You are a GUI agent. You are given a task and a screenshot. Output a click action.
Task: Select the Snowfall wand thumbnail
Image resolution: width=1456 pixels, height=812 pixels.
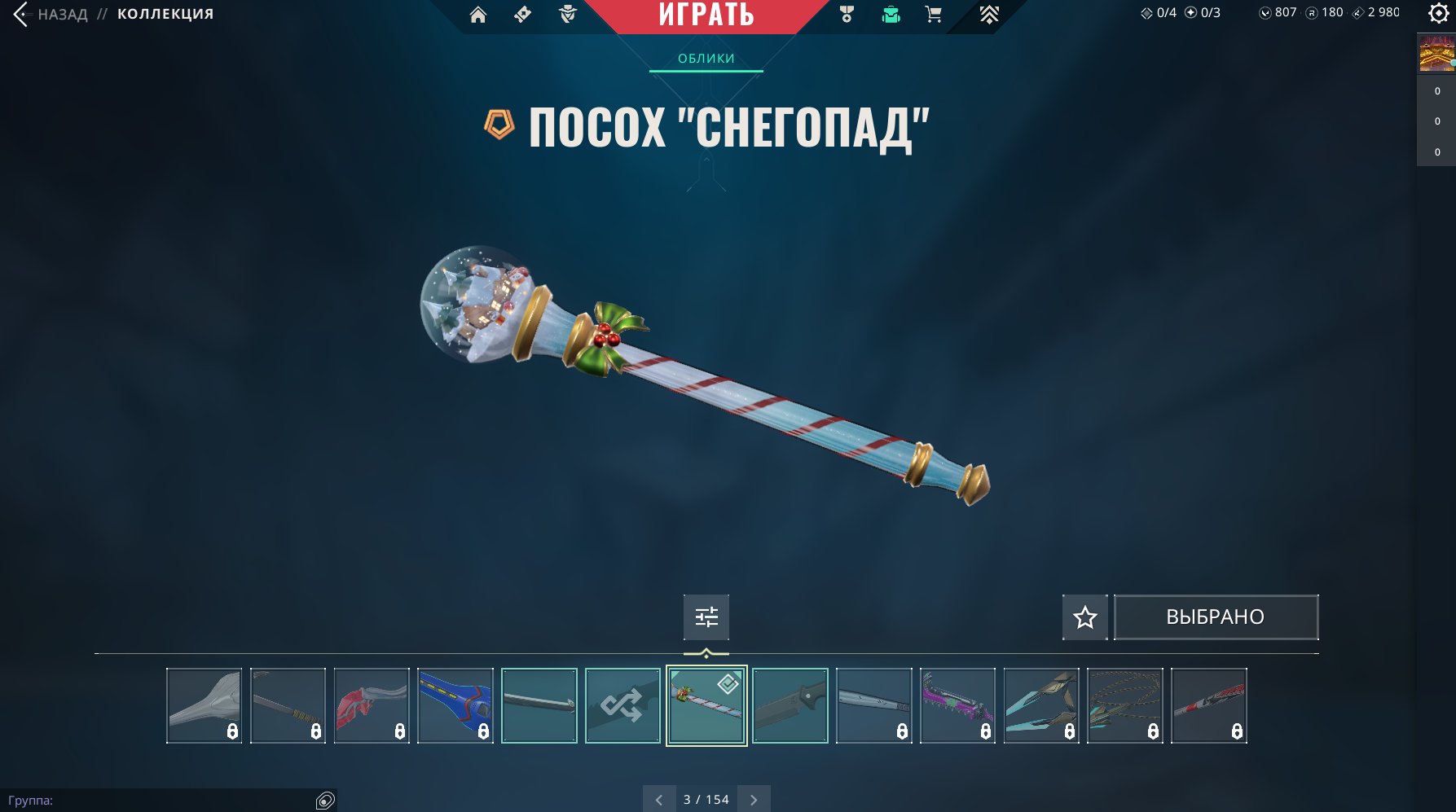[x=706, y=705]
